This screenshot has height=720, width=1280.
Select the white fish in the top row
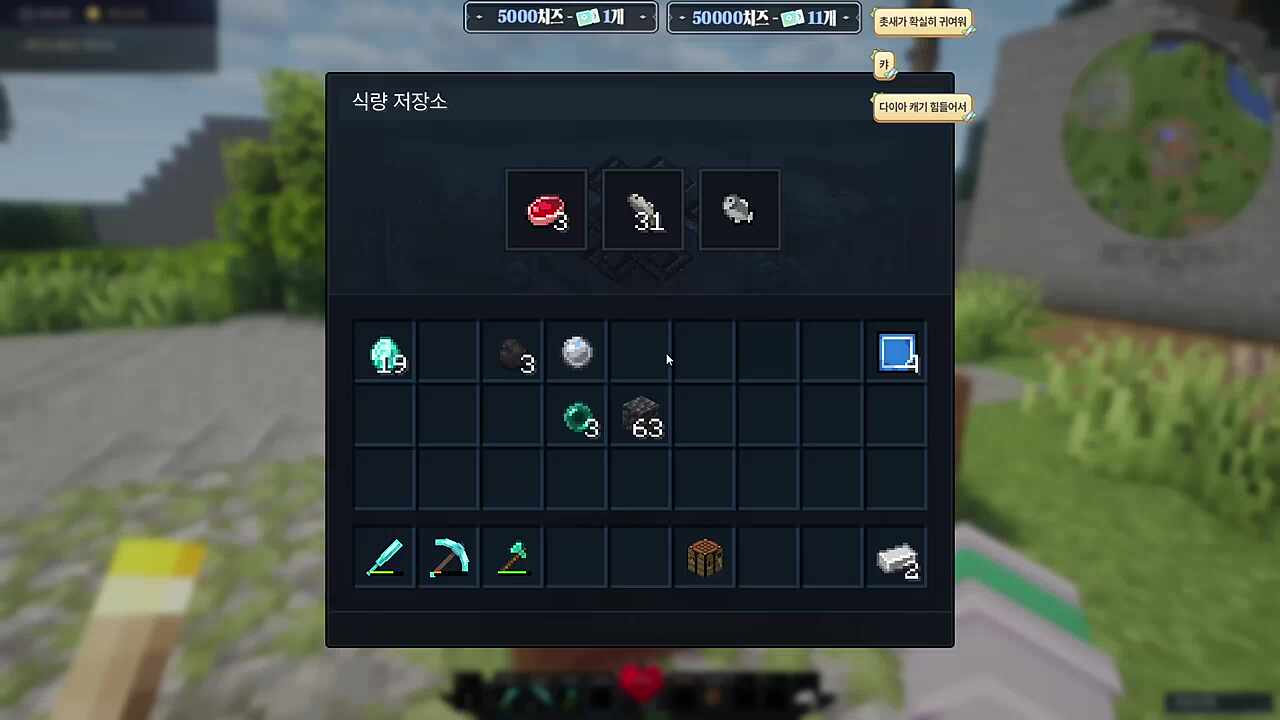pos(738,208)
